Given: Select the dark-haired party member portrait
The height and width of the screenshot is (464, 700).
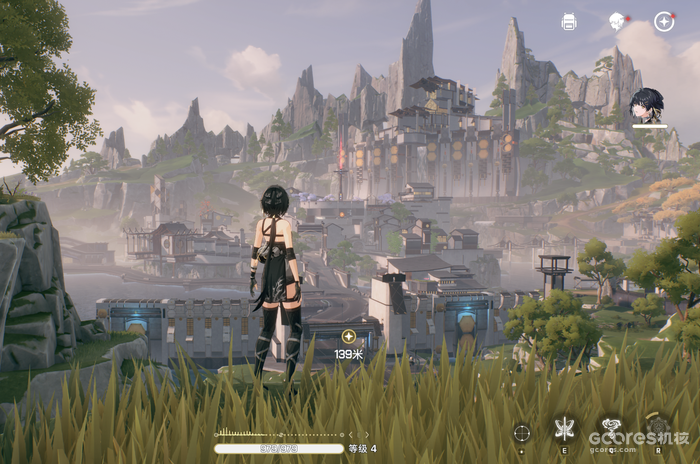Looking at the screenshot, I should 648,106.
